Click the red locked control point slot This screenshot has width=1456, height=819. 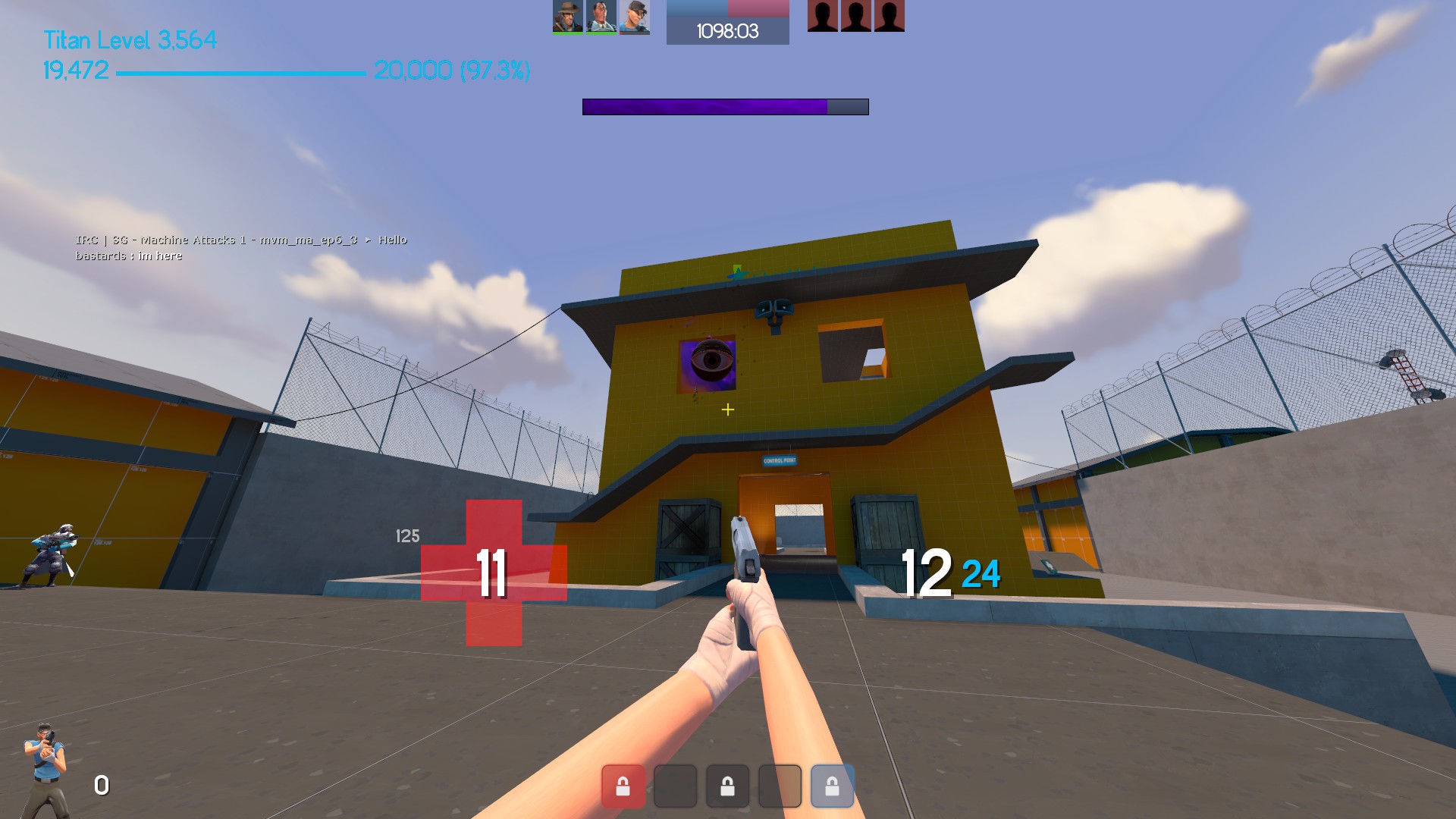[623, 786]
